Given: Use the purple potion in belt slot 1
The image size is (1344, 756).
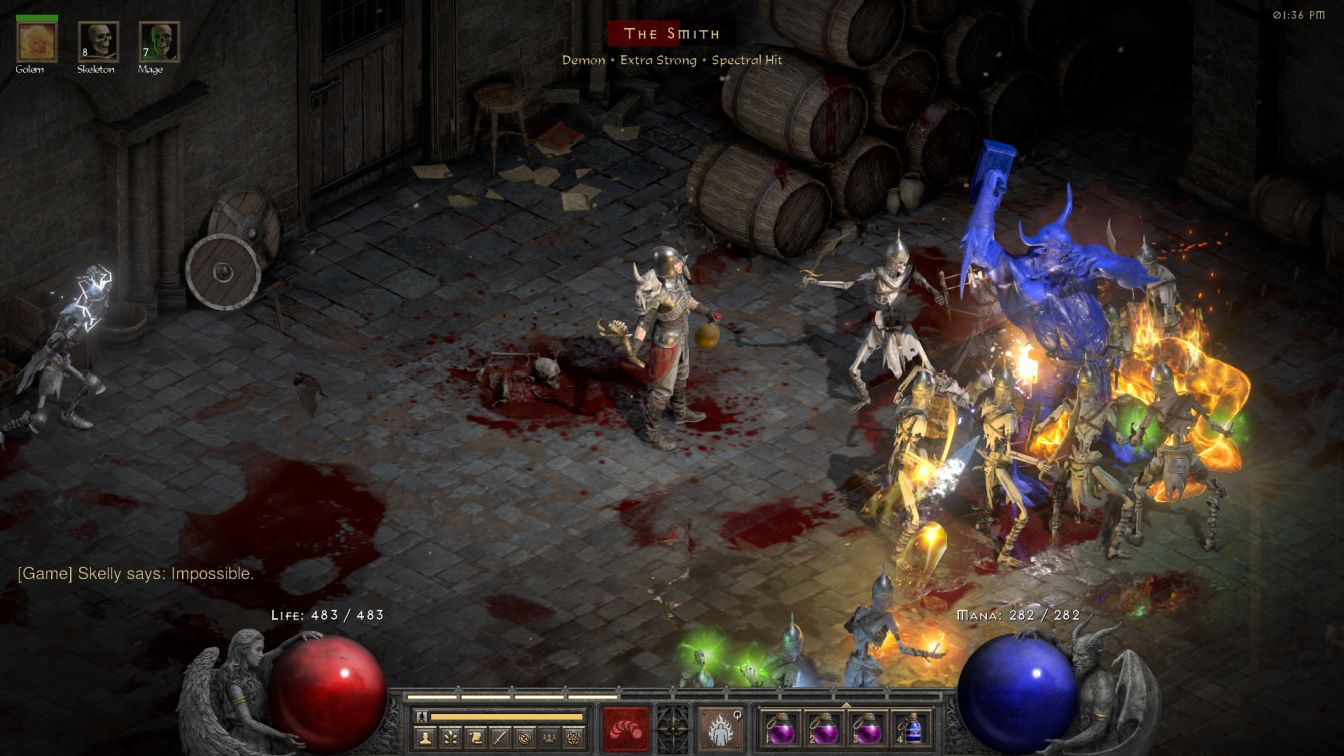Looking at the screenshot, I should (780, 728).
